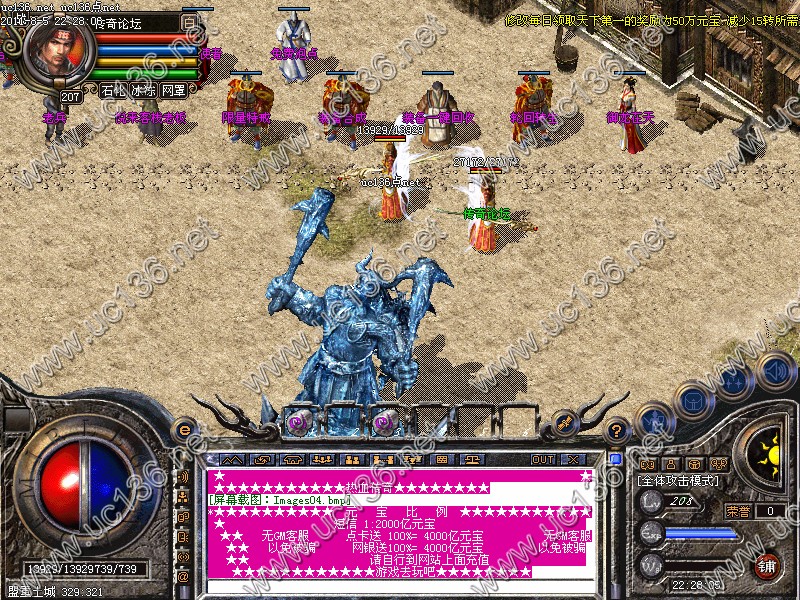Toggle the 网罩 status button
Image resolution: width=800 pixels, height=600 pixels.
173,90
